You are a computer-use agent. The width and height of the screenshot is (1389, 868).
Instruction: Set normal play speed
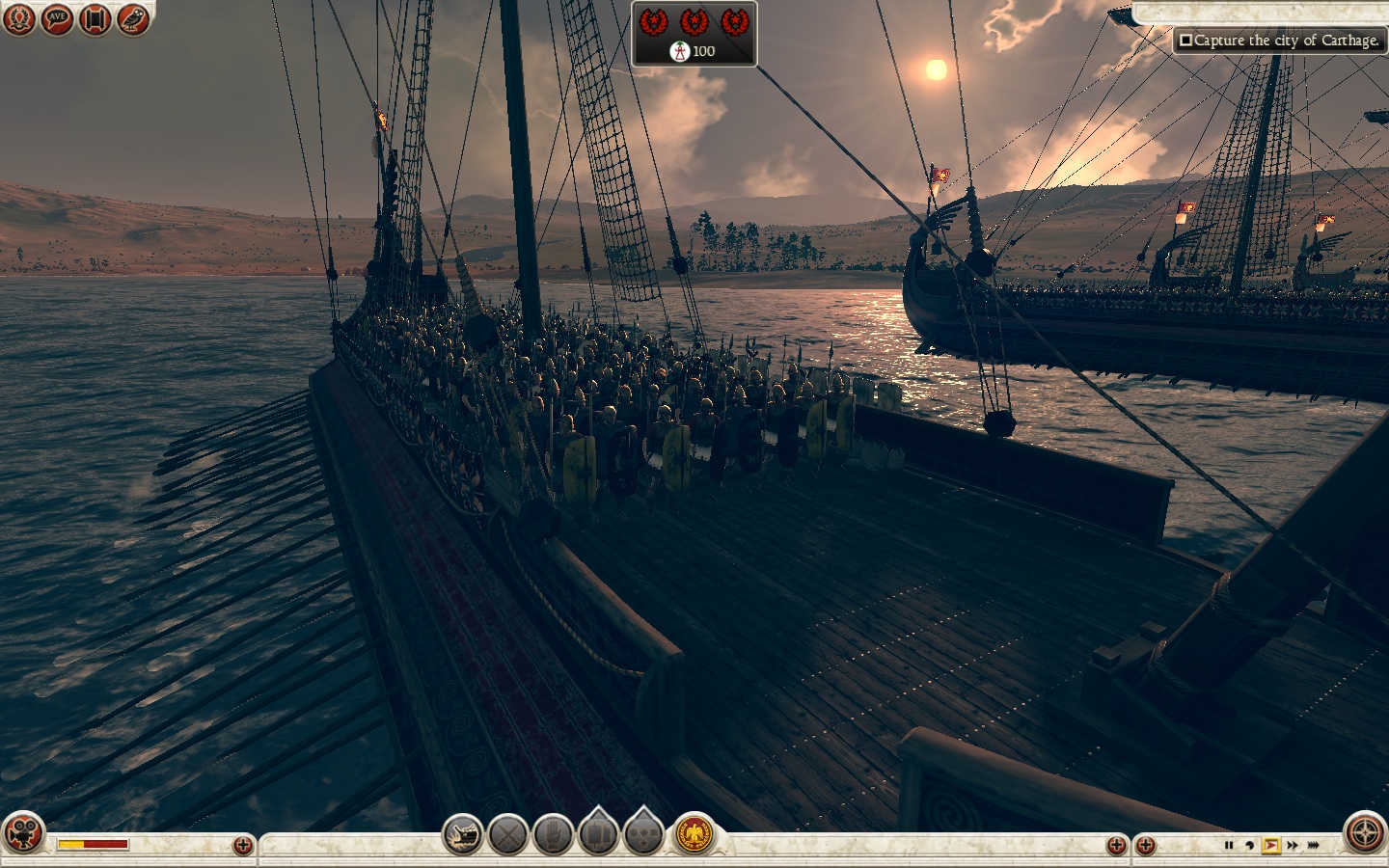click(1270, 846)
